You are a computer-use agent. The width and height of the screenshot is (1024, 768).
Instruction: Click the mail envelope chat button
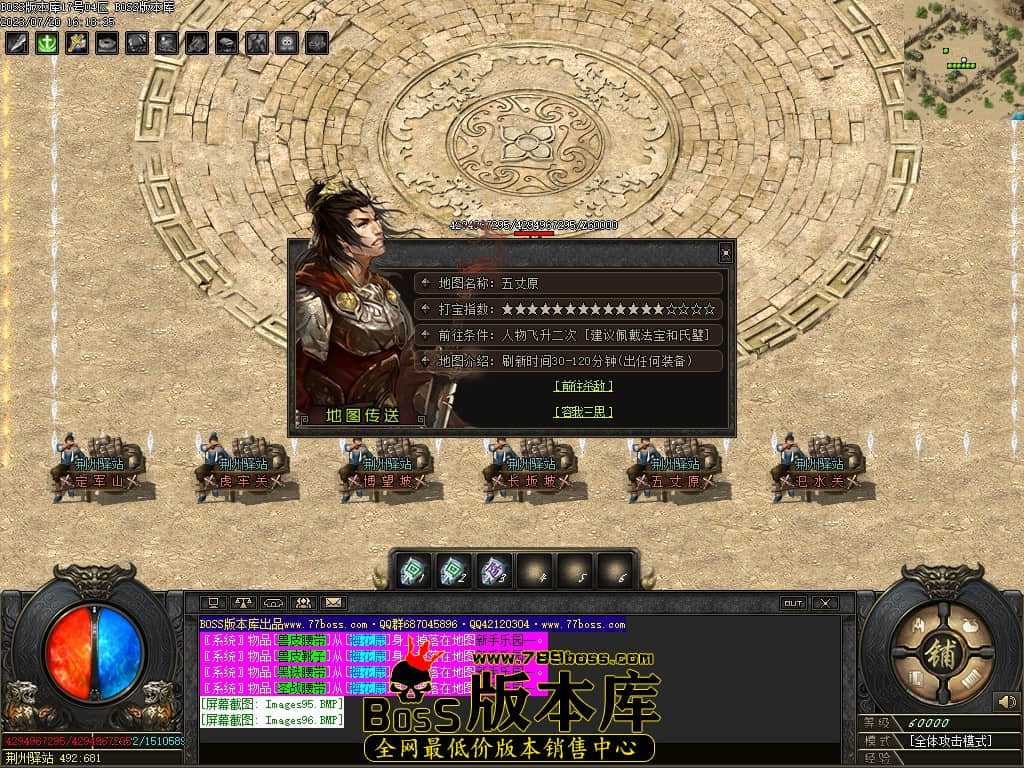pos(332,603)
